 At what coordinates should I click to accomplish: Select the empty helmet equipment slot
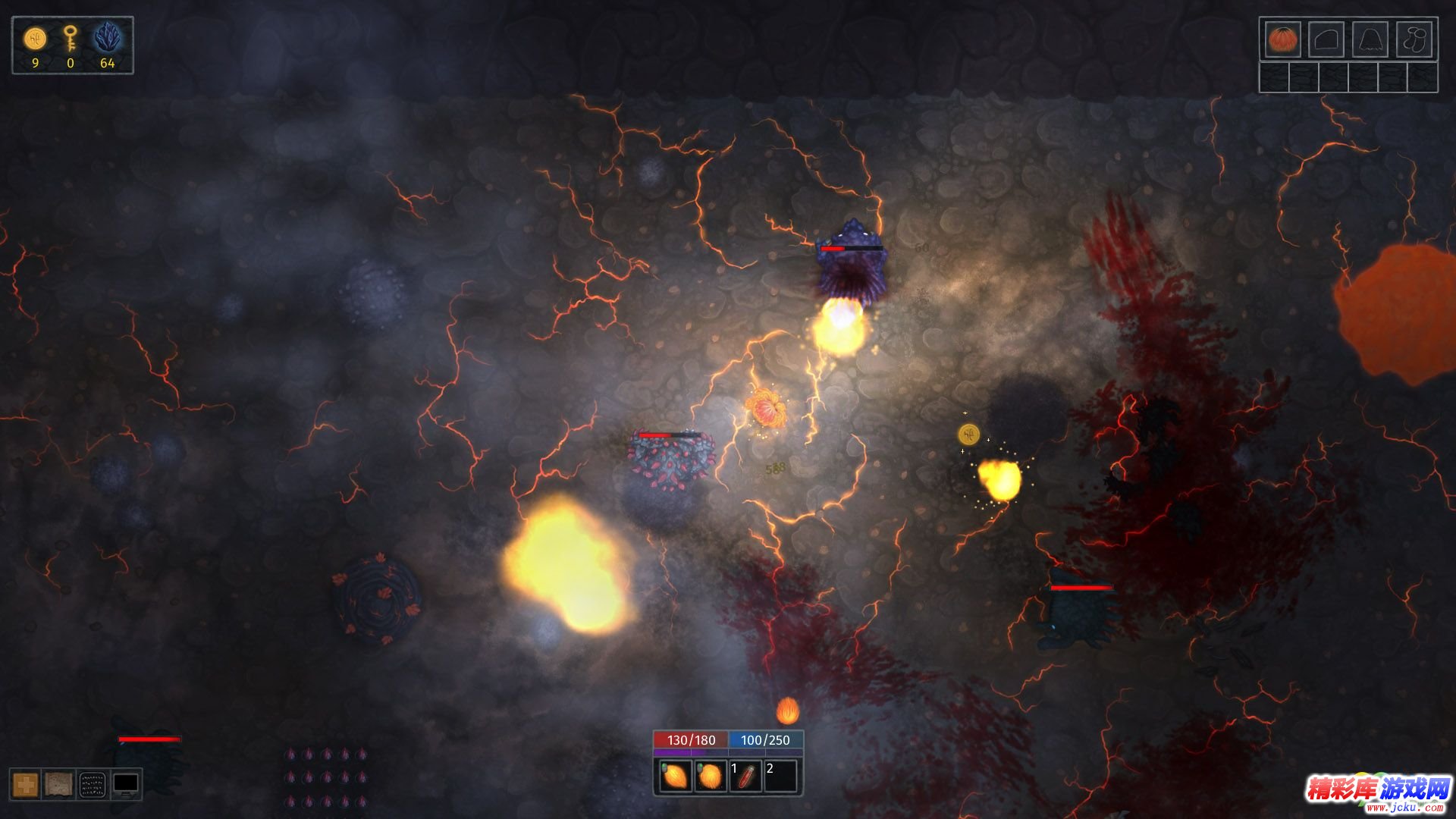1326,39
